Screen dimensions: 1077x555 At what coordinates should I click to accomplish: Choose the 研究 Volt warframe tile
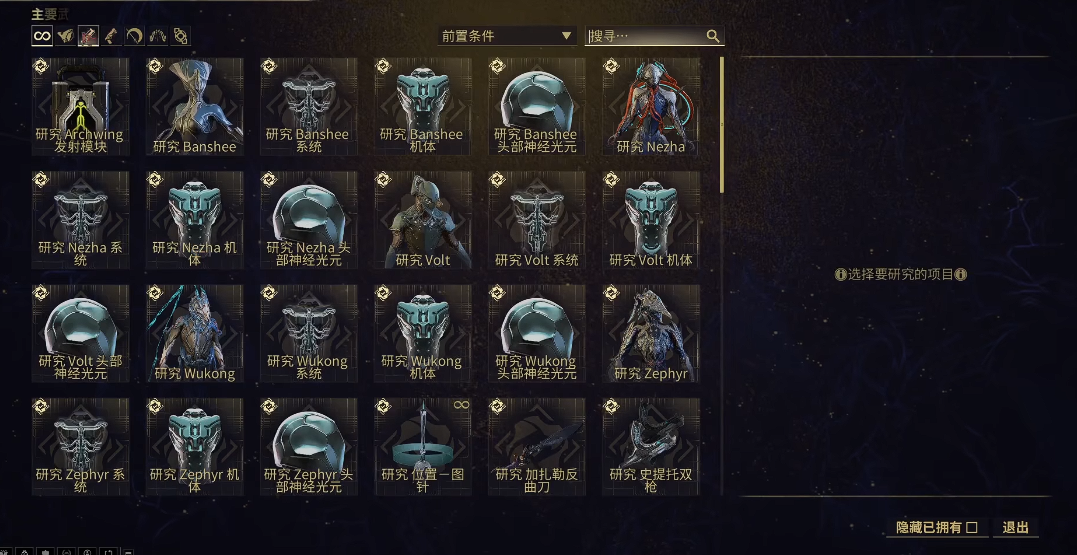pos(423,220)
